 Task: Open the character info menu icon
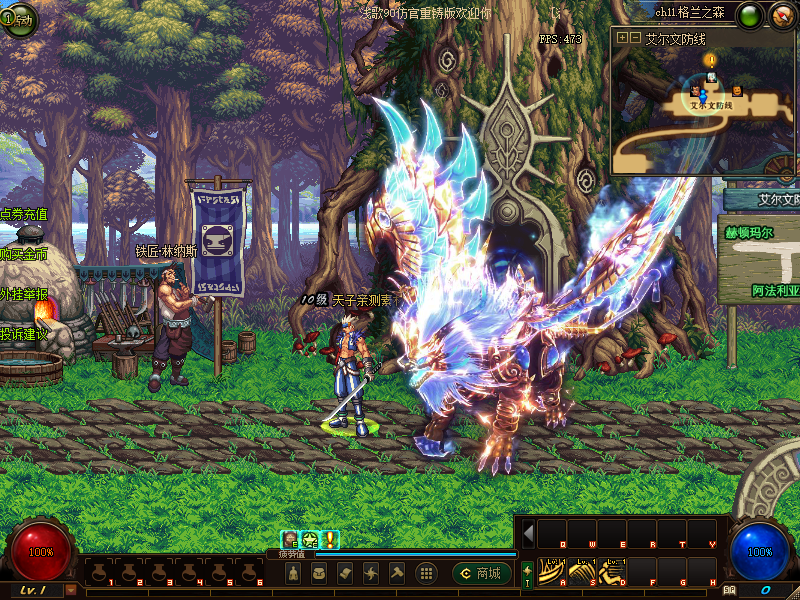click(293, 573)
